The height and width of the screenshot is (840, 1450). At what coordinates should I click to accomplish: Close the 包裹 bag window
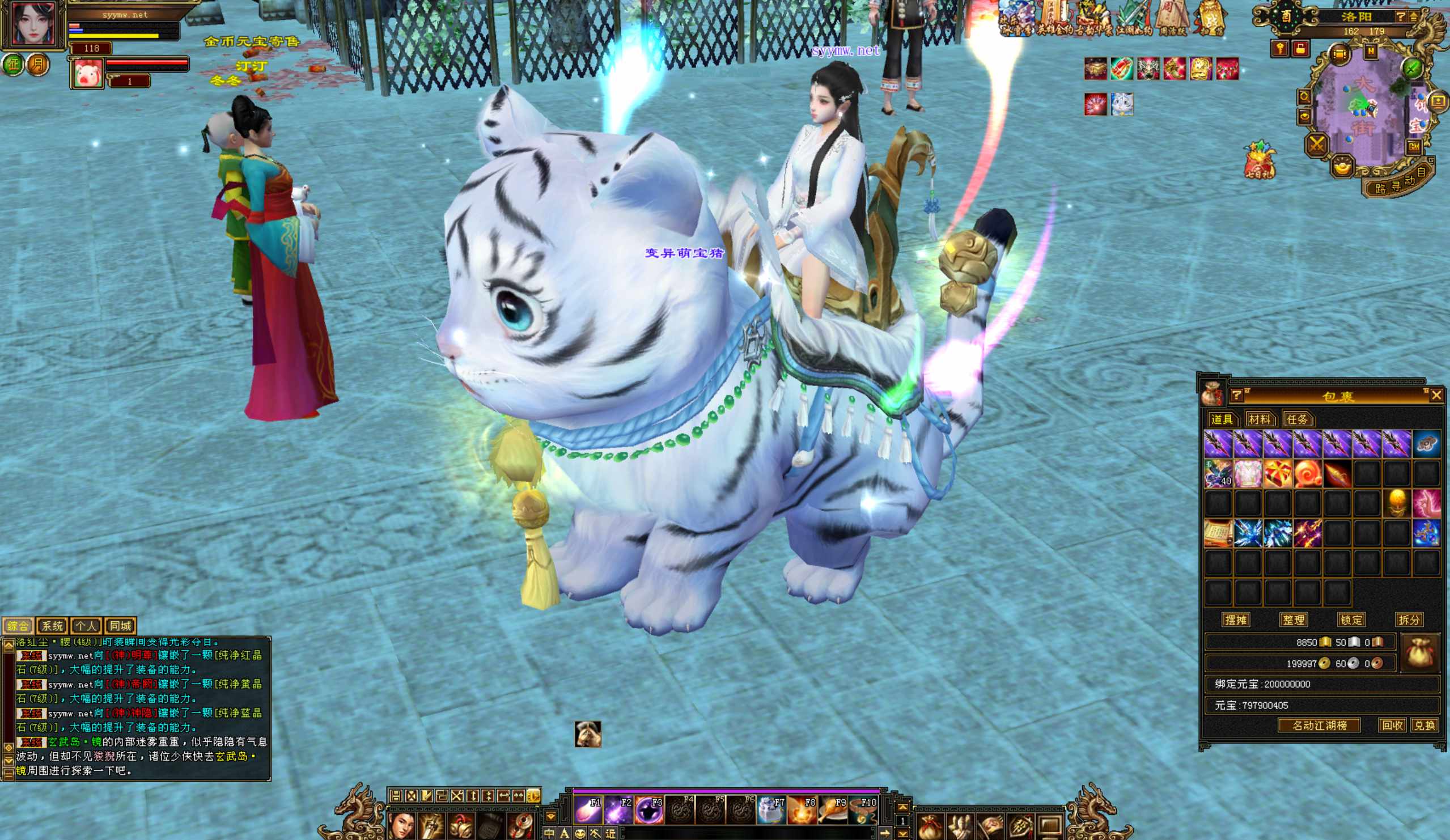pos(1436,394)
